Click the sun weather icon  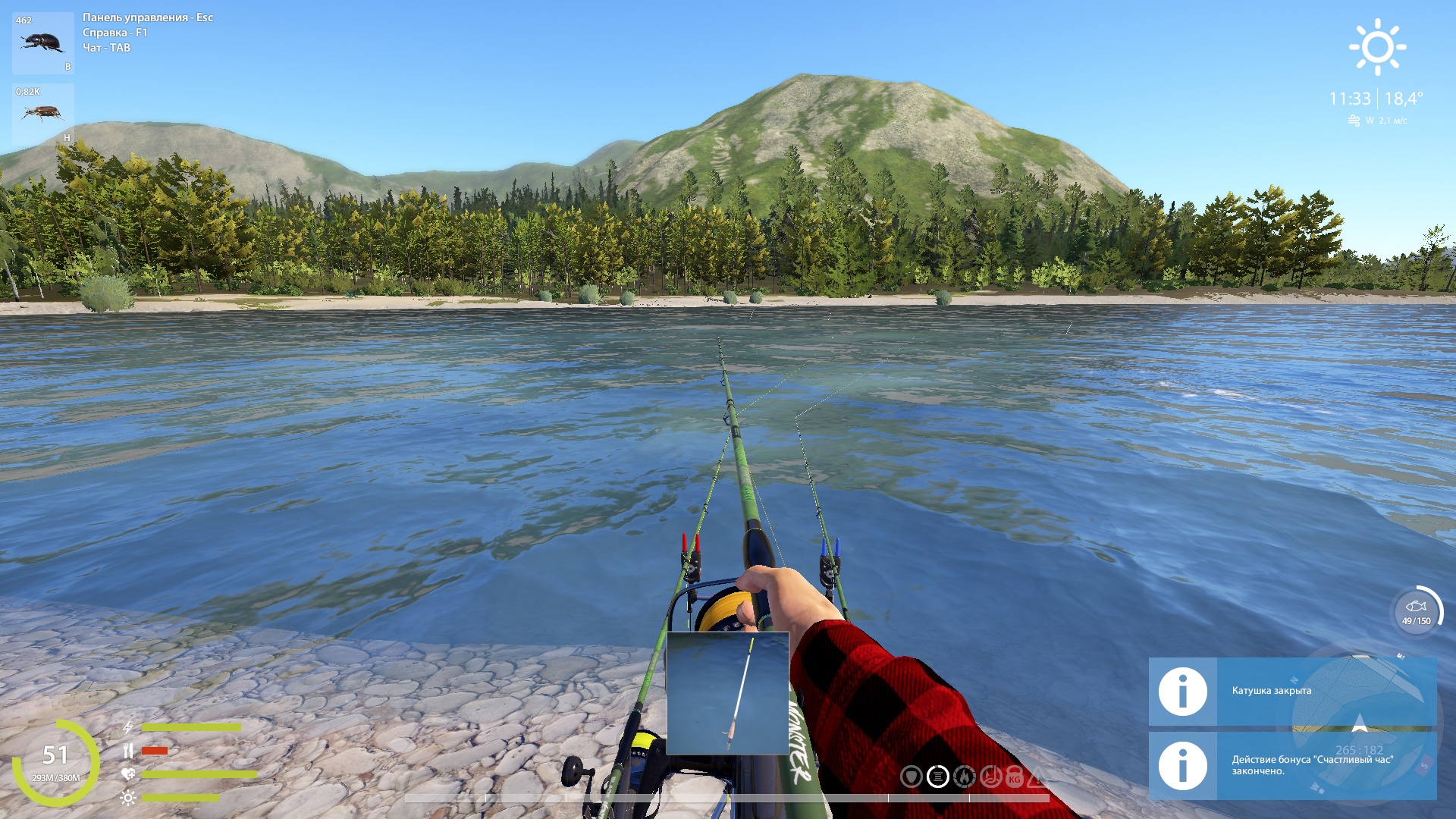1377,47
